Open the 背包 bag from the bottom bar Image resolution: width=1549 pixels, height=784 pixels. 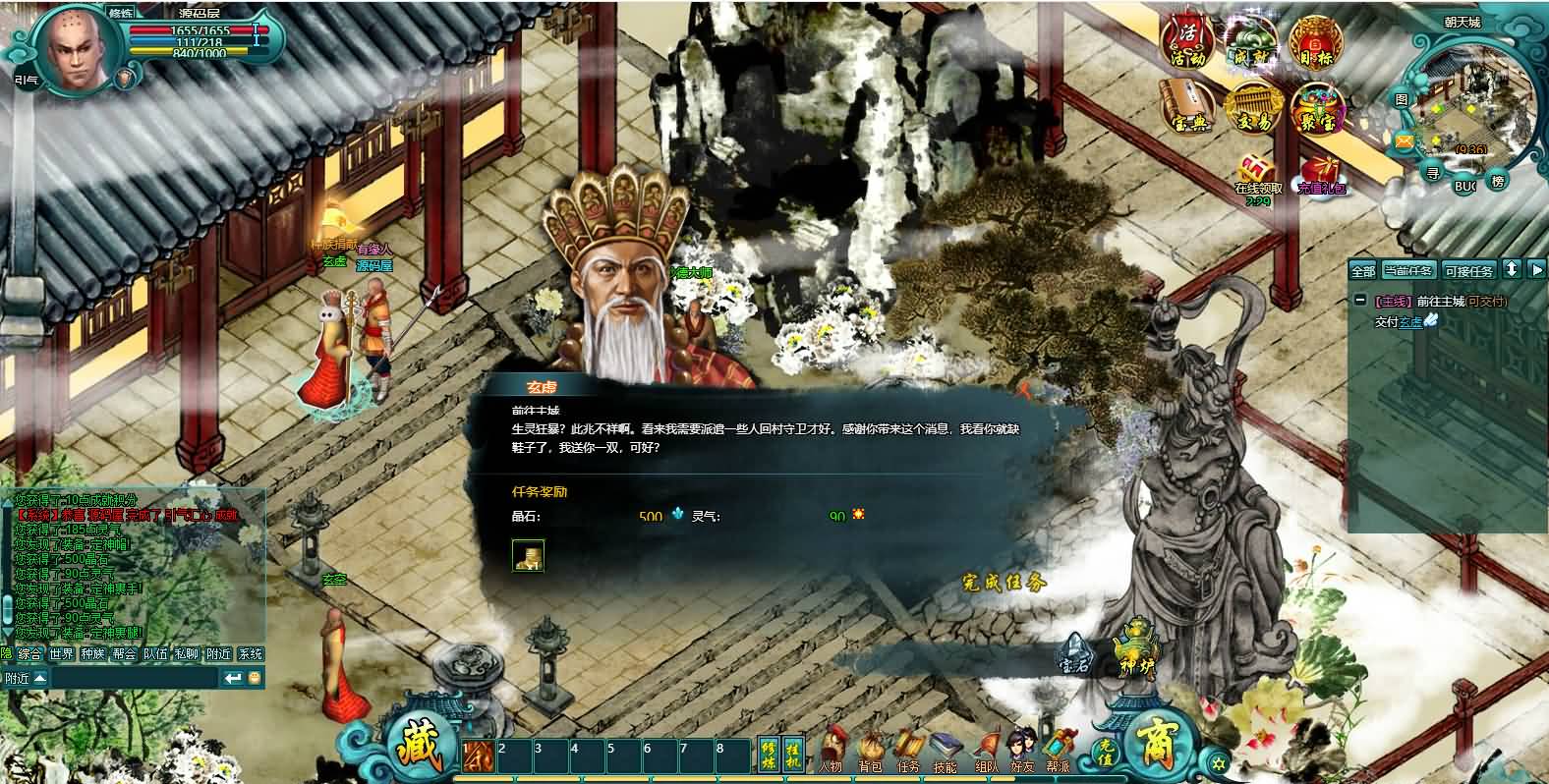coord(870,752)
